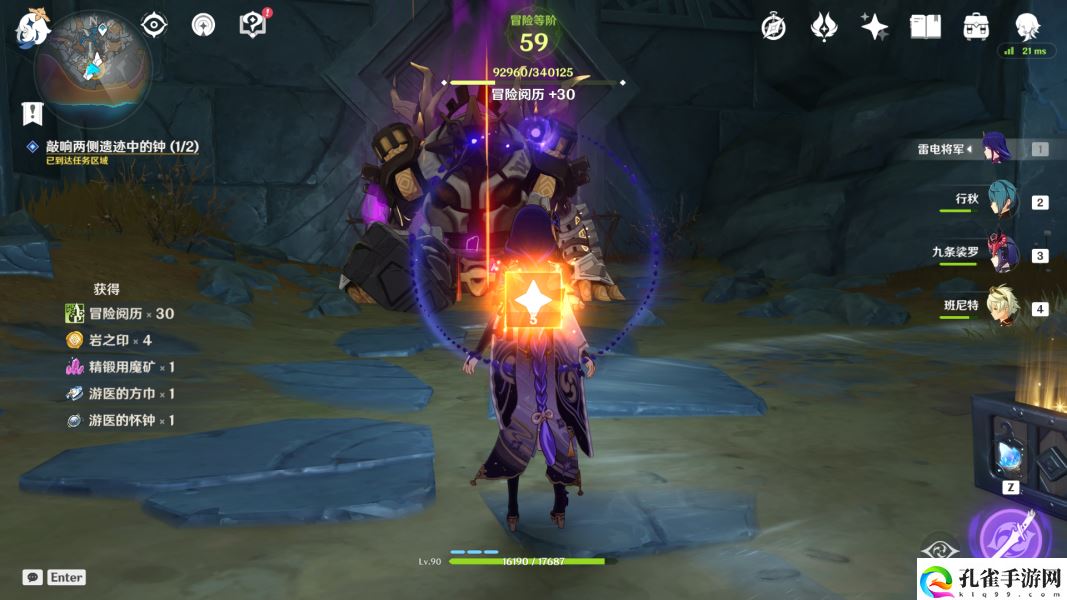The image size is (1067, 600).
Task: Select the bell-ringing quest tracker
Action: (x=121, y=147)
